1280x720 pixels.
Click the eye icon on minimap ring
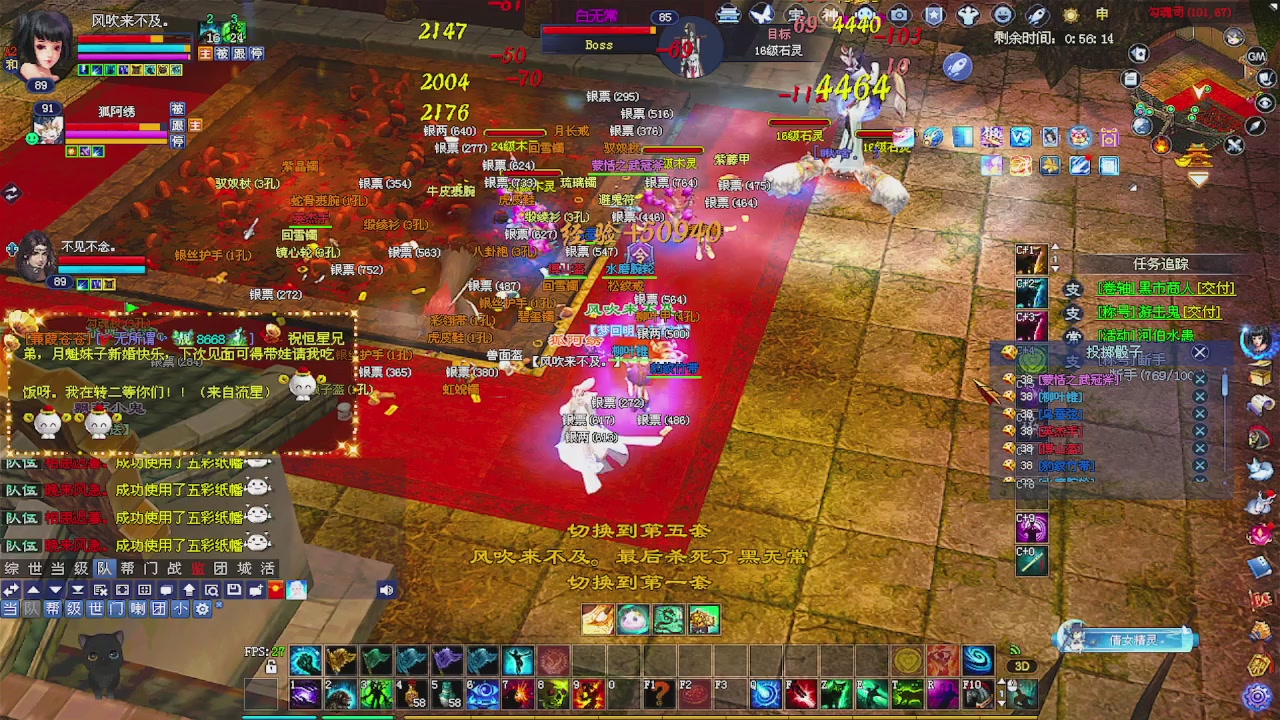click(1265, 102)
